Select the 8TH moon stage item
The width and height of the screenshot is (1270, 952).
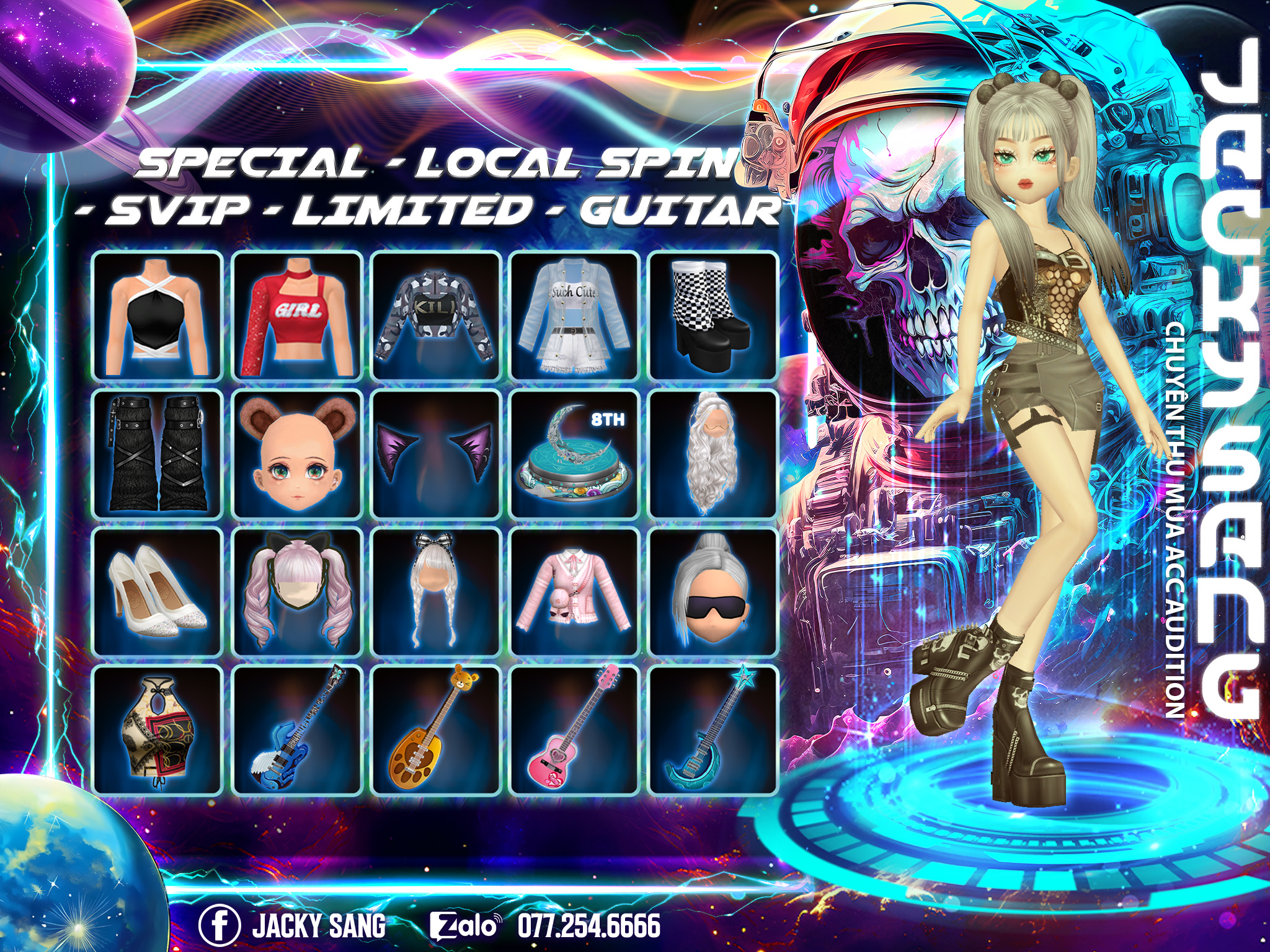click(575, 454)
